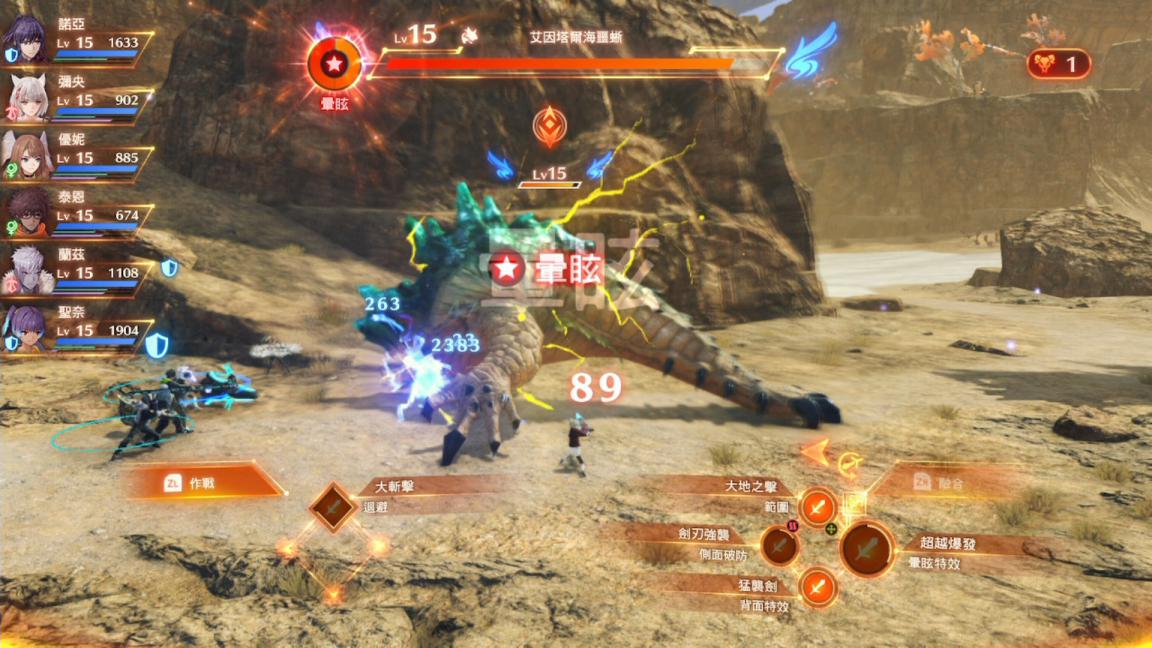Open the 作戰 tactics menu
Image resolution: width=1152 pixels, height=648 pixels.
click(x=203, y=483)
